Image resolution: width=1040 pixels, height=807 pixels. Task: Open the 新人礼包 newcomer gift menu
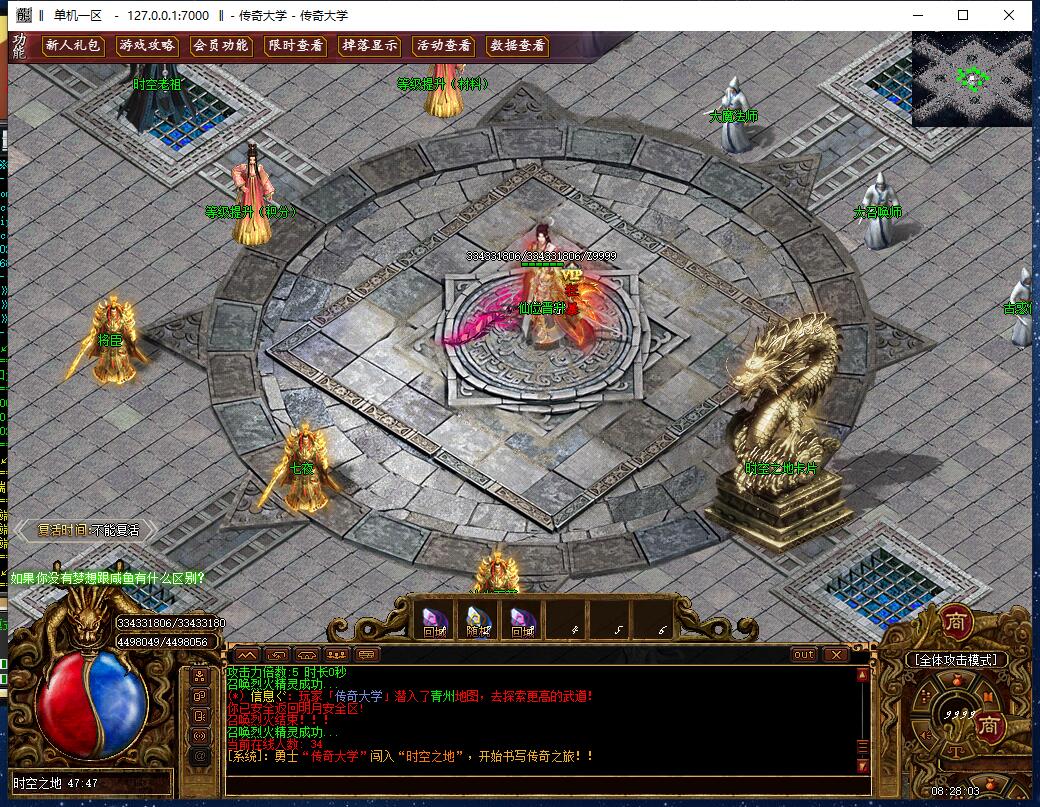click(x=73, y=46)
